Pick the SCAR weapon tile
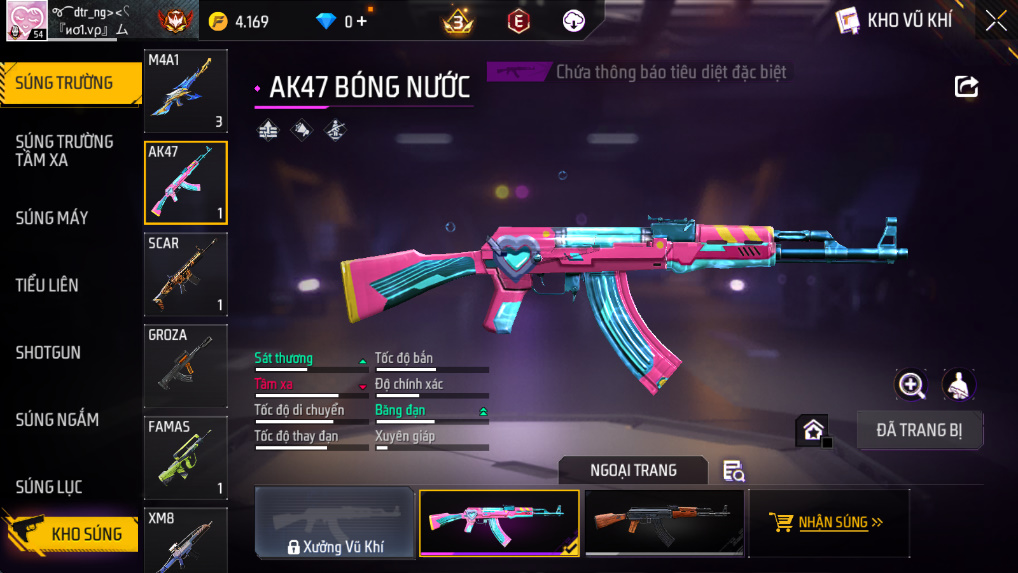 (x=185, y=274)
